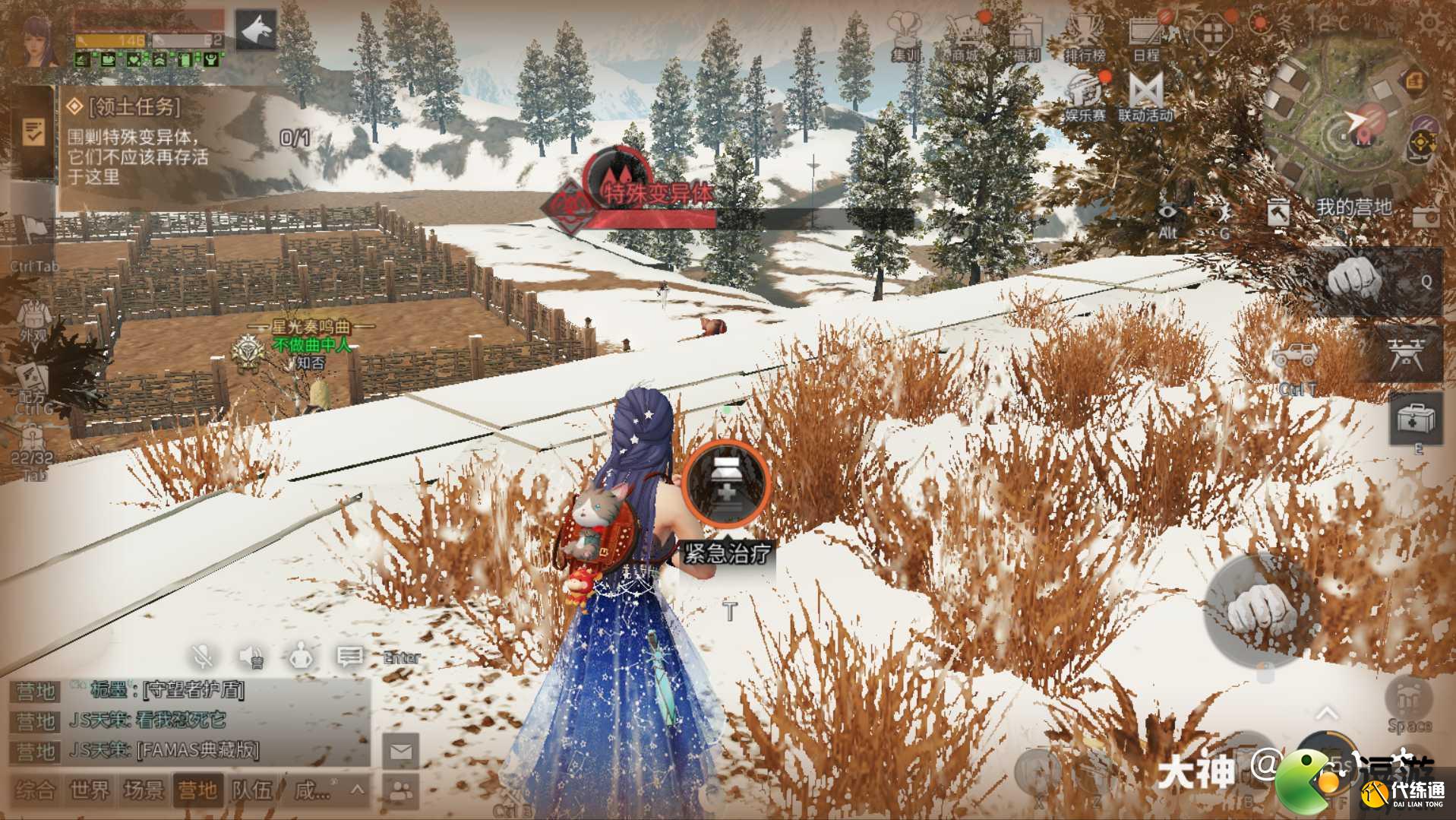Open the 福利 welfare rewards menu
Viewport: 1456px width, 820px height.
click(1025, 36)
